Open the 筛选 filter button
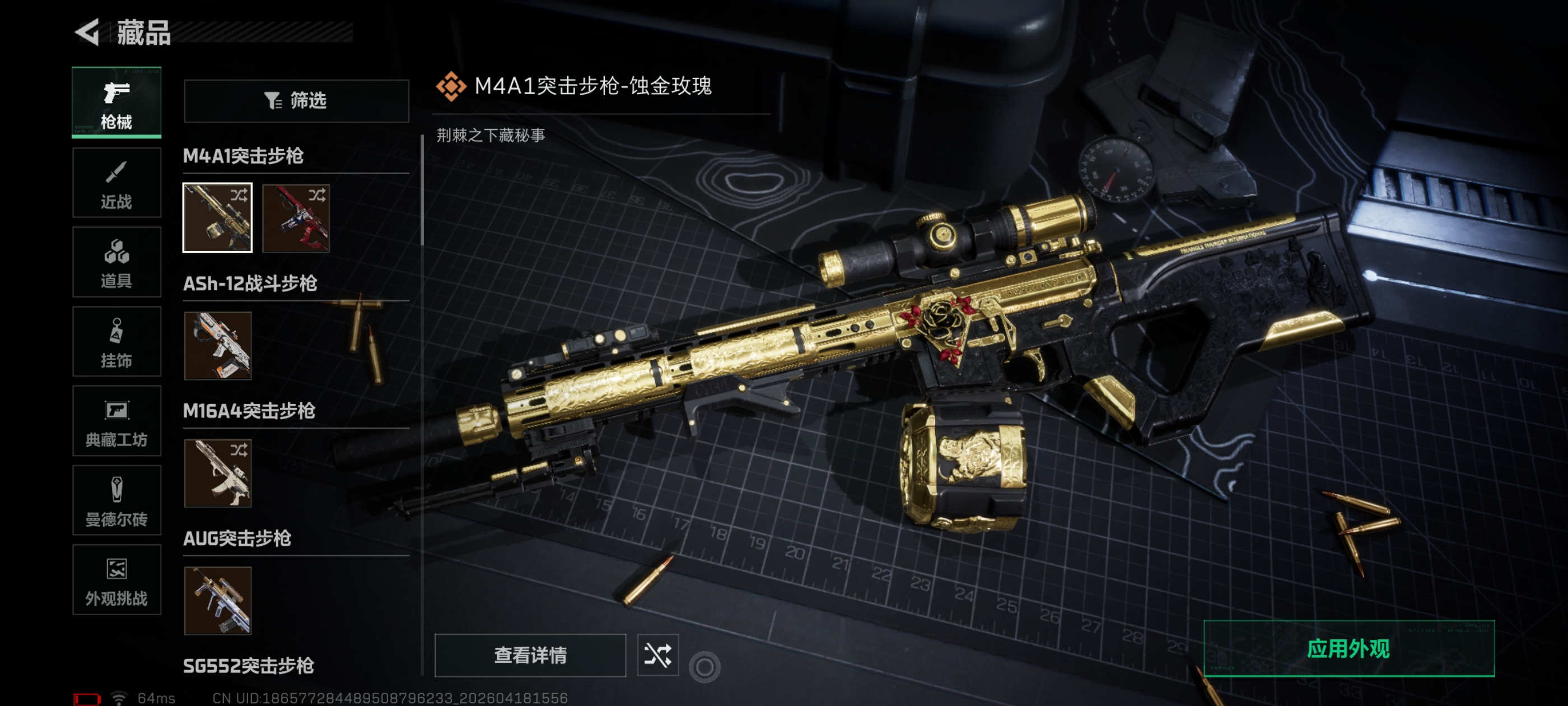This screenshot has height=706, width=1568. coord(296,100)
